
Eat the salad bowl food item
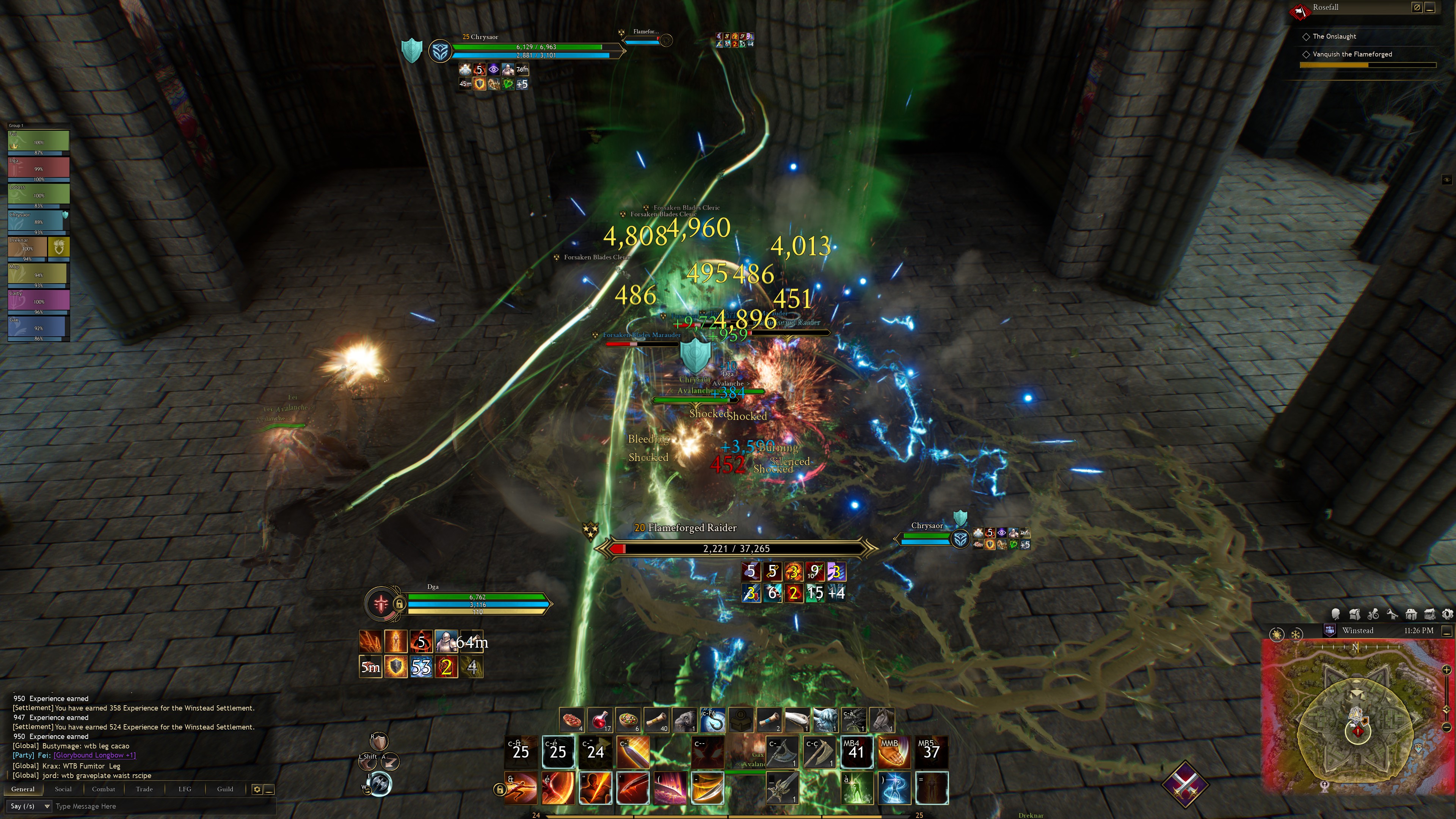[x=628, y=721]
